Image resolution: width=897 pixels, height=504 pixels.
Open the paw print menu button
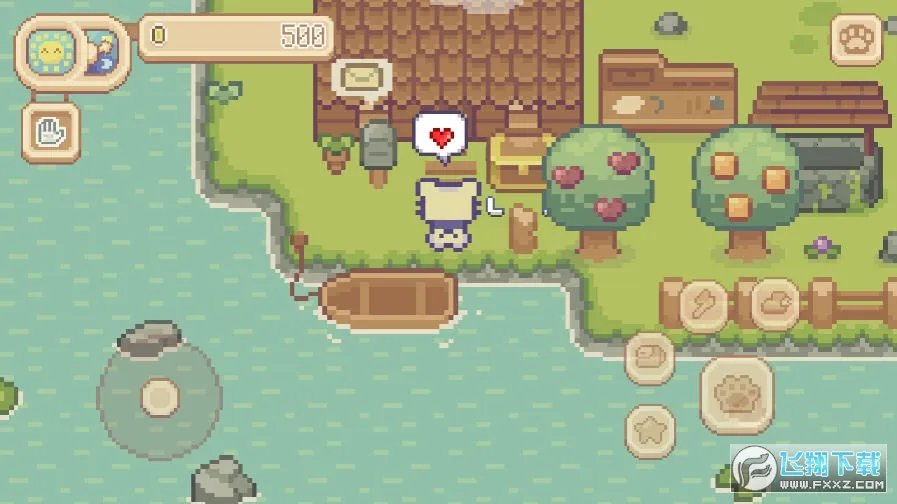856,40
